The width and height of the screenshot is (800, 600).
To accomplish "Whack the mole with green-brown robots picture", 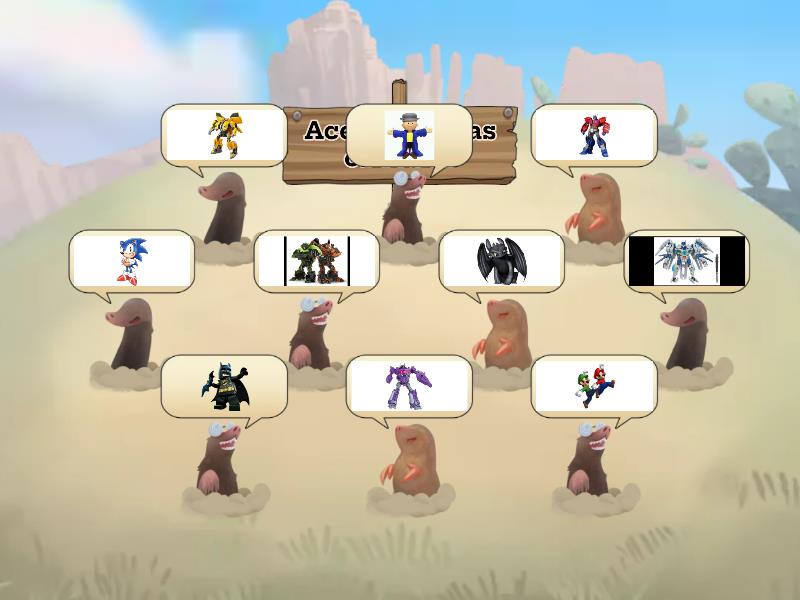I will point(317,261).
